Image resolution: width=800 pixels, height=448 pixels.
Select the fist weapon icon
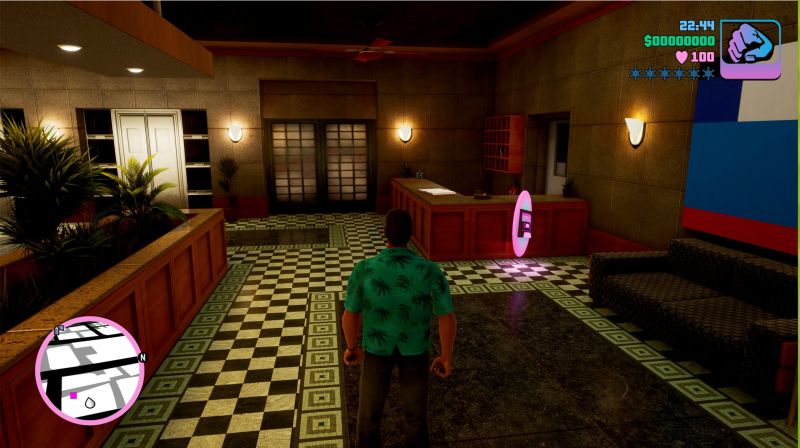[750, 48]
